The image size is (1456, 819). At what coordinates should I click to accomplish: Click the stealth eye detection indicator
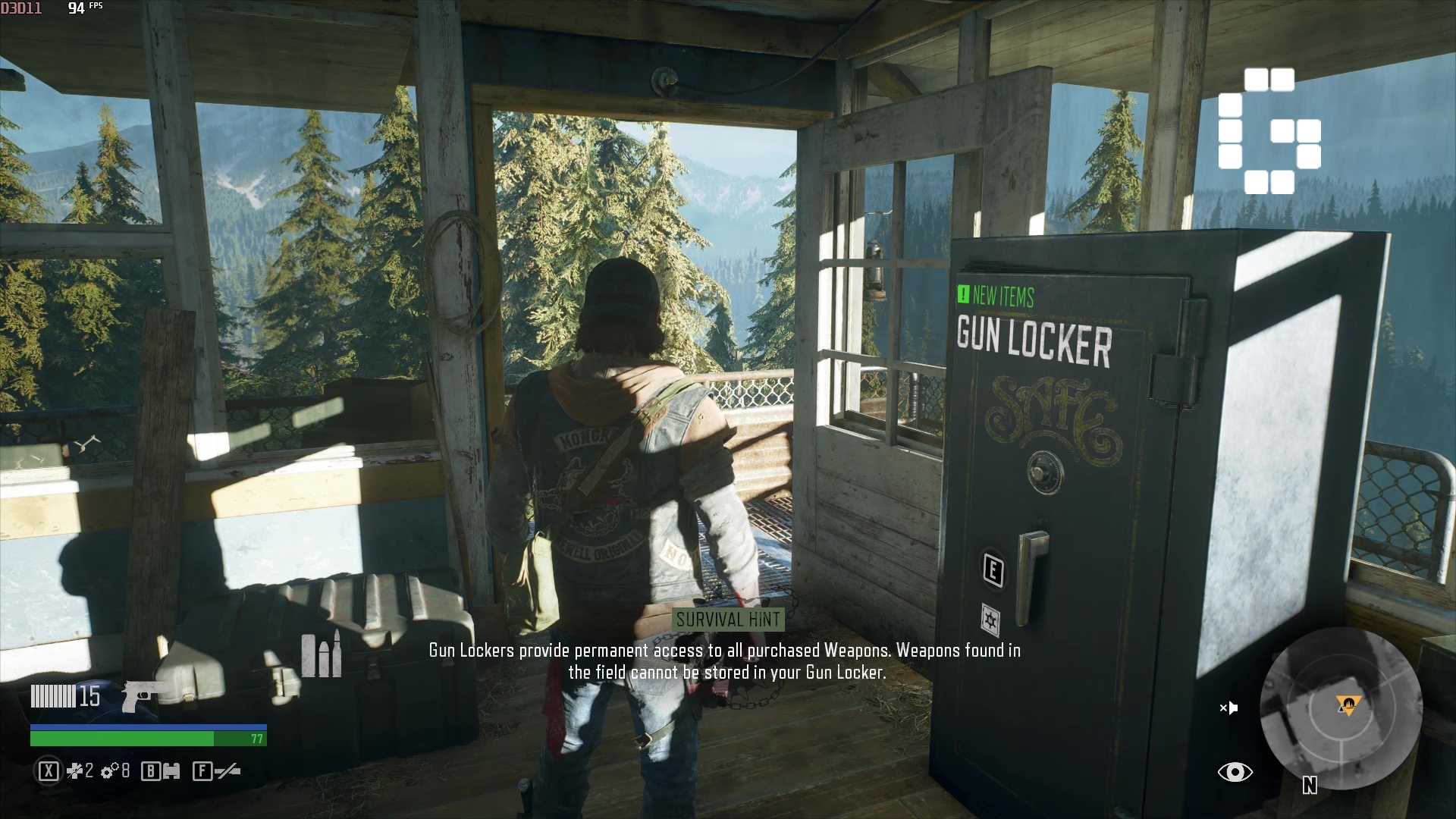(1236, 771)
